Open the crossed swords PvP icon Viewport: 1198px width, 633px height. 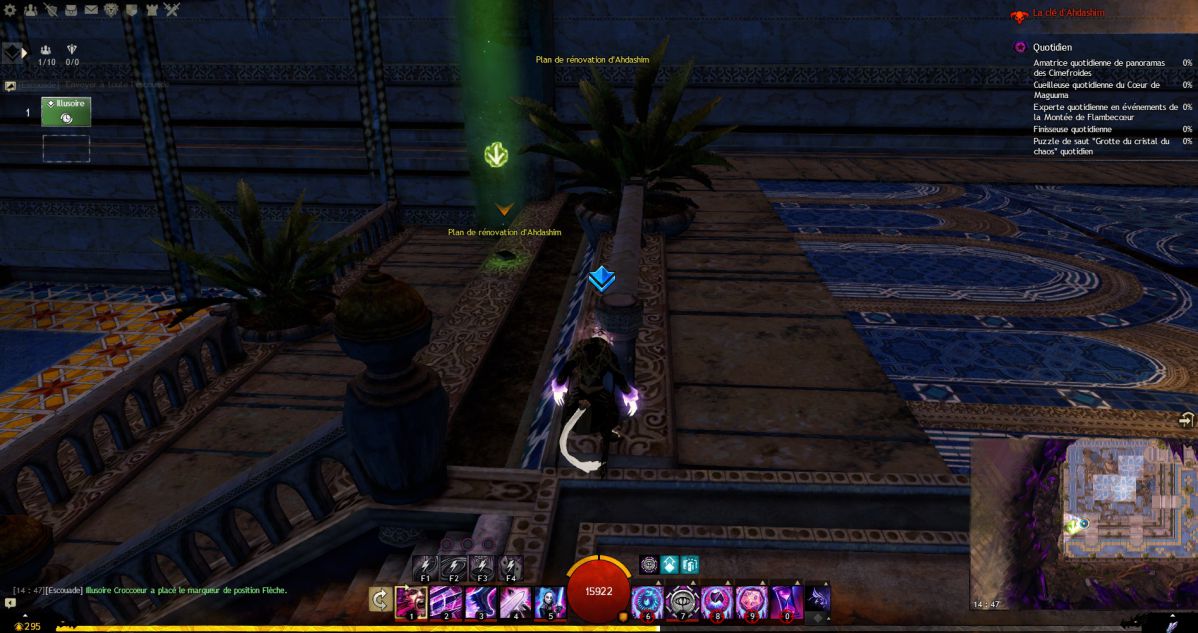171,10
